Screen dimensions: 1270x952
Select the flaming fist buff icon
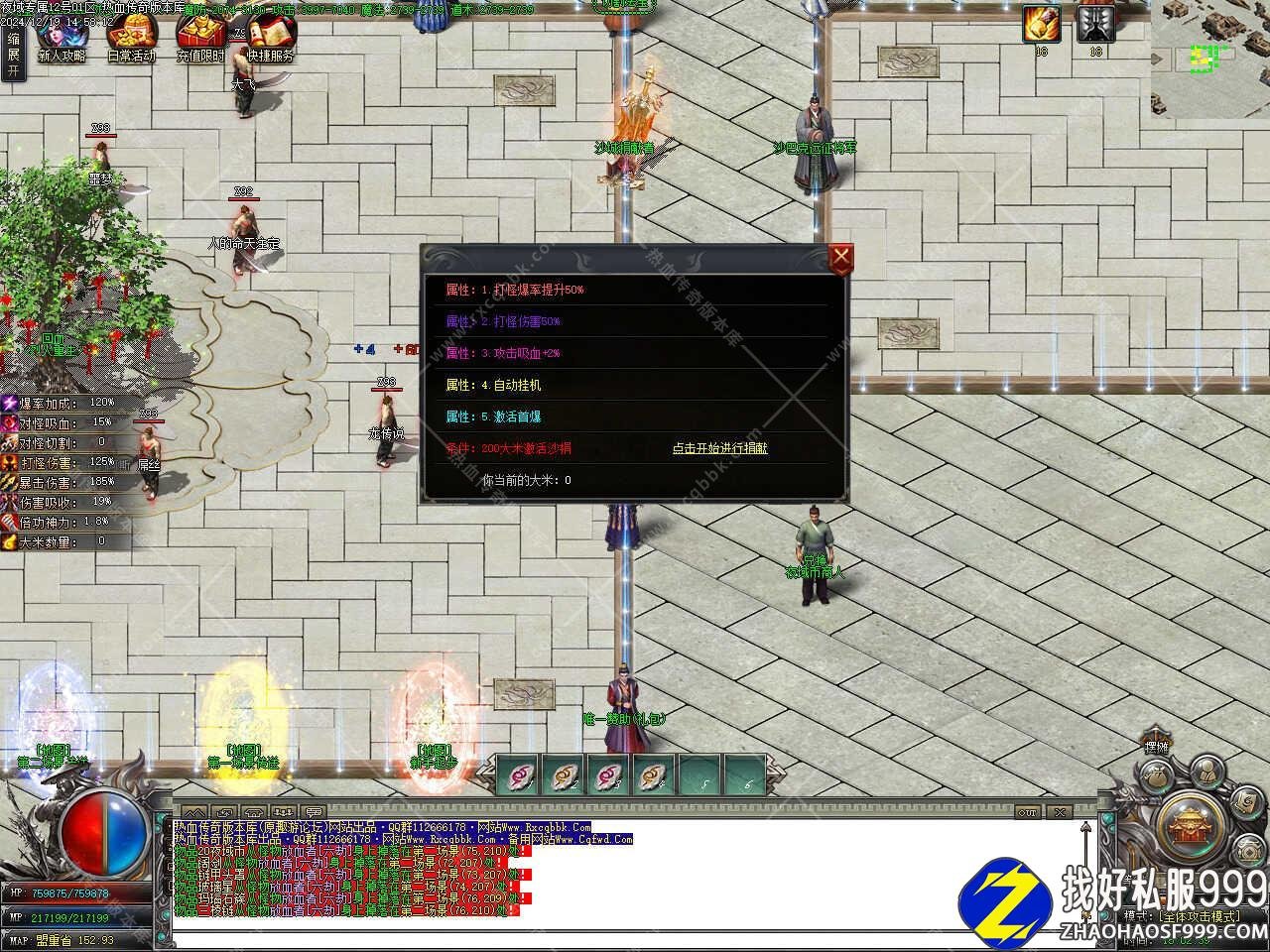[1042, 24]
